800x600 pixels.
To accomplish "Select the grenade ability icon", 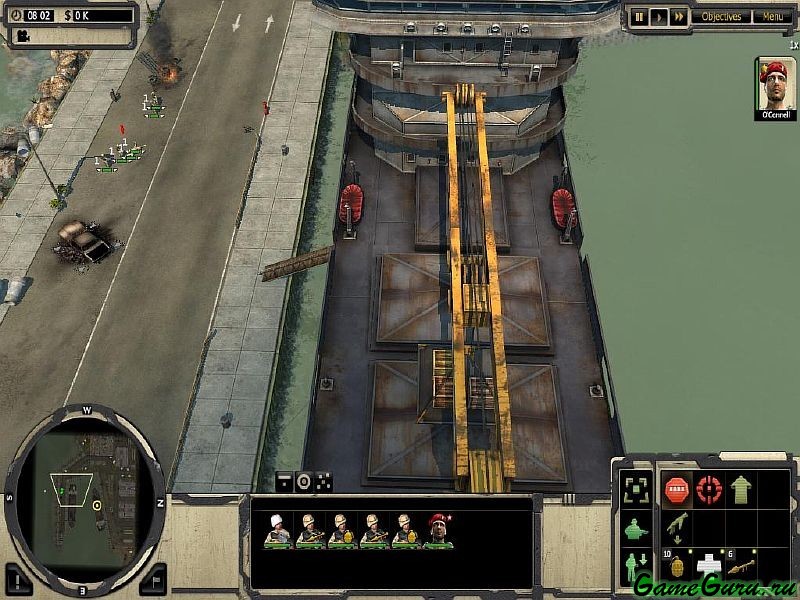I will click(x=676, y=566).
